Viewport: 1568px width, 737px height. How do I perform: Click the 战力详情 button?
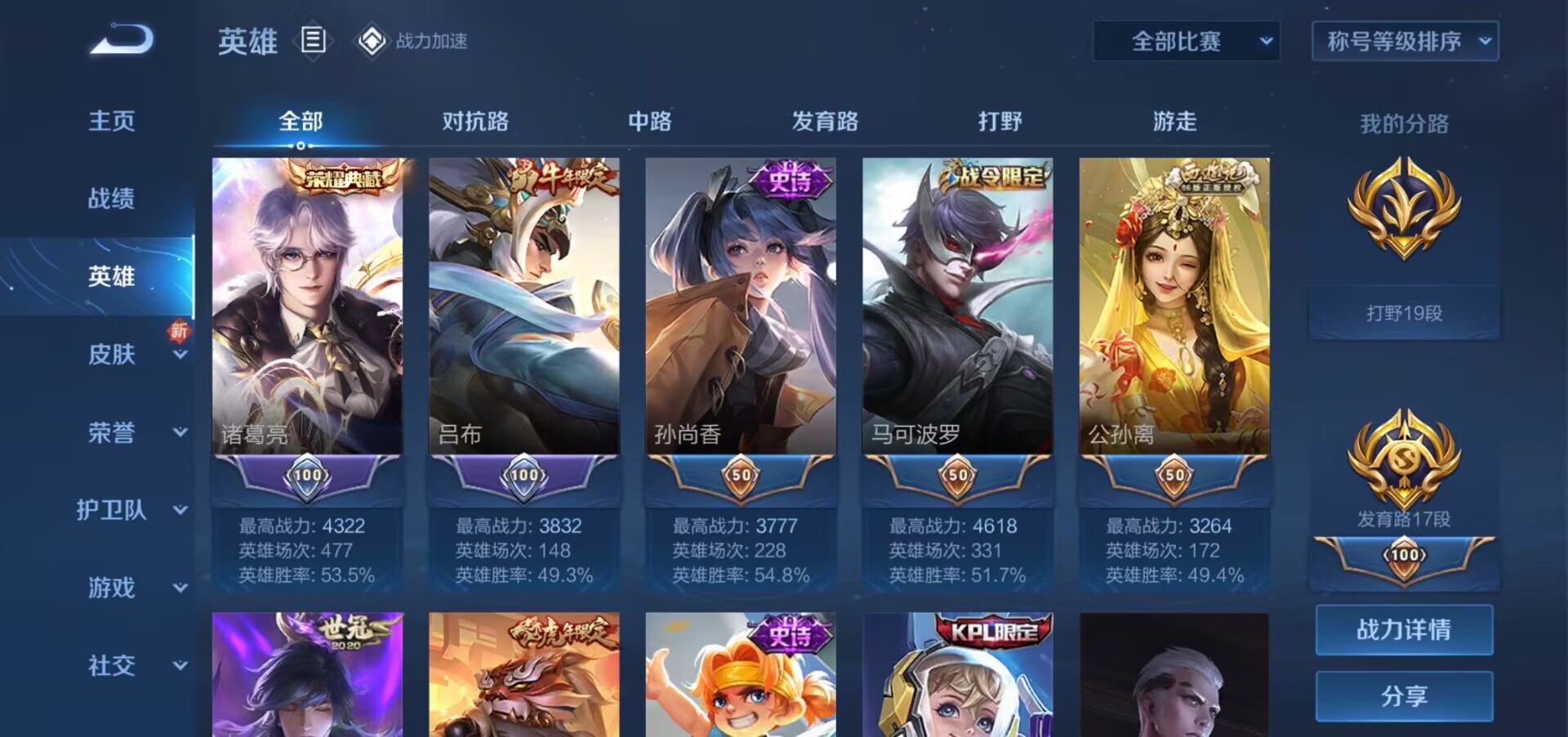[x=1403, y=629]
